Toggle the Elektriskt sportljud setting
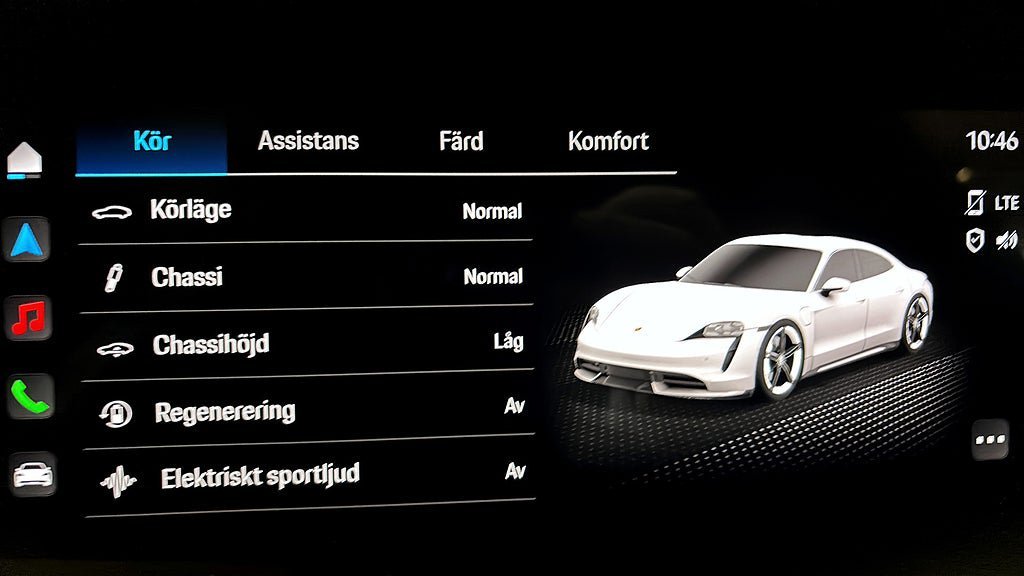1024x576 pixels. pos(306,477)
